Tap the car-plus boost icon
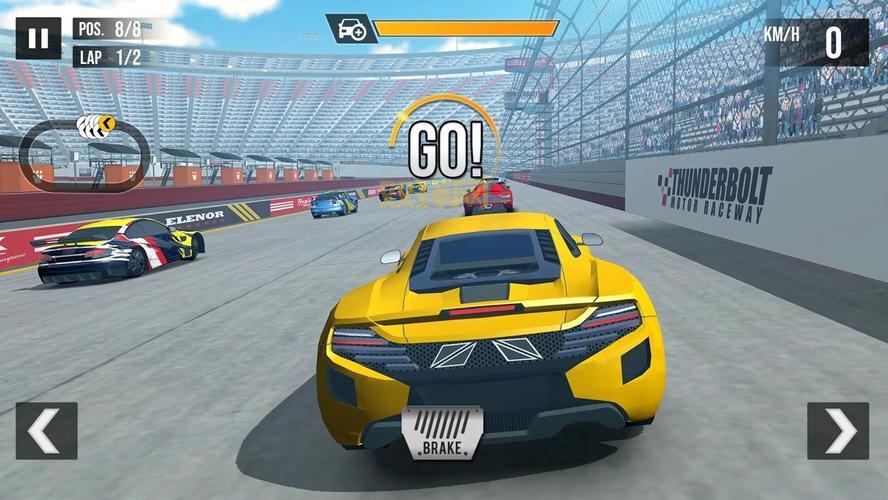 (x=351, y=29)
